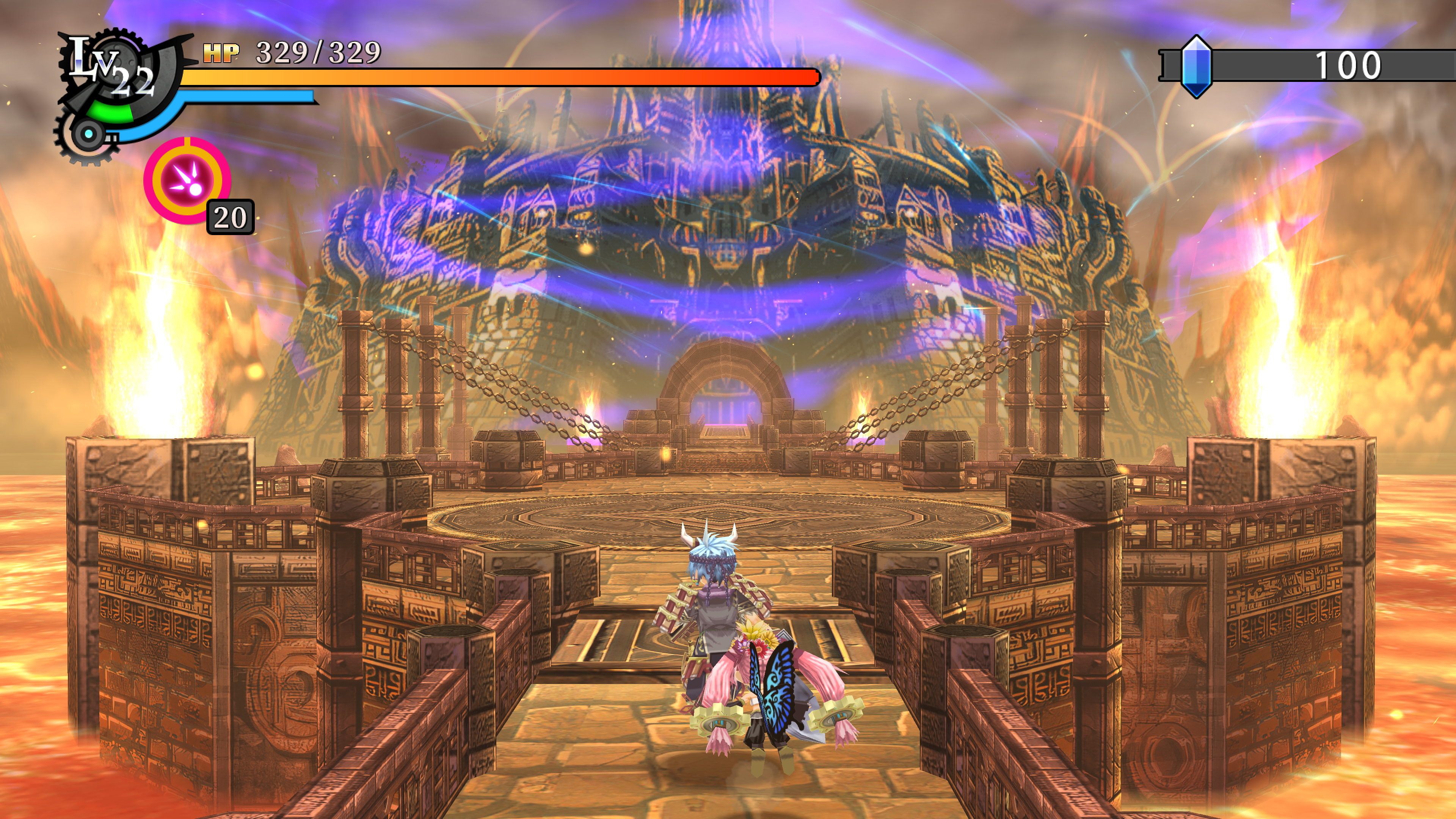
Task: Activate the pink spark skill icon
Action: pos(188,180)
